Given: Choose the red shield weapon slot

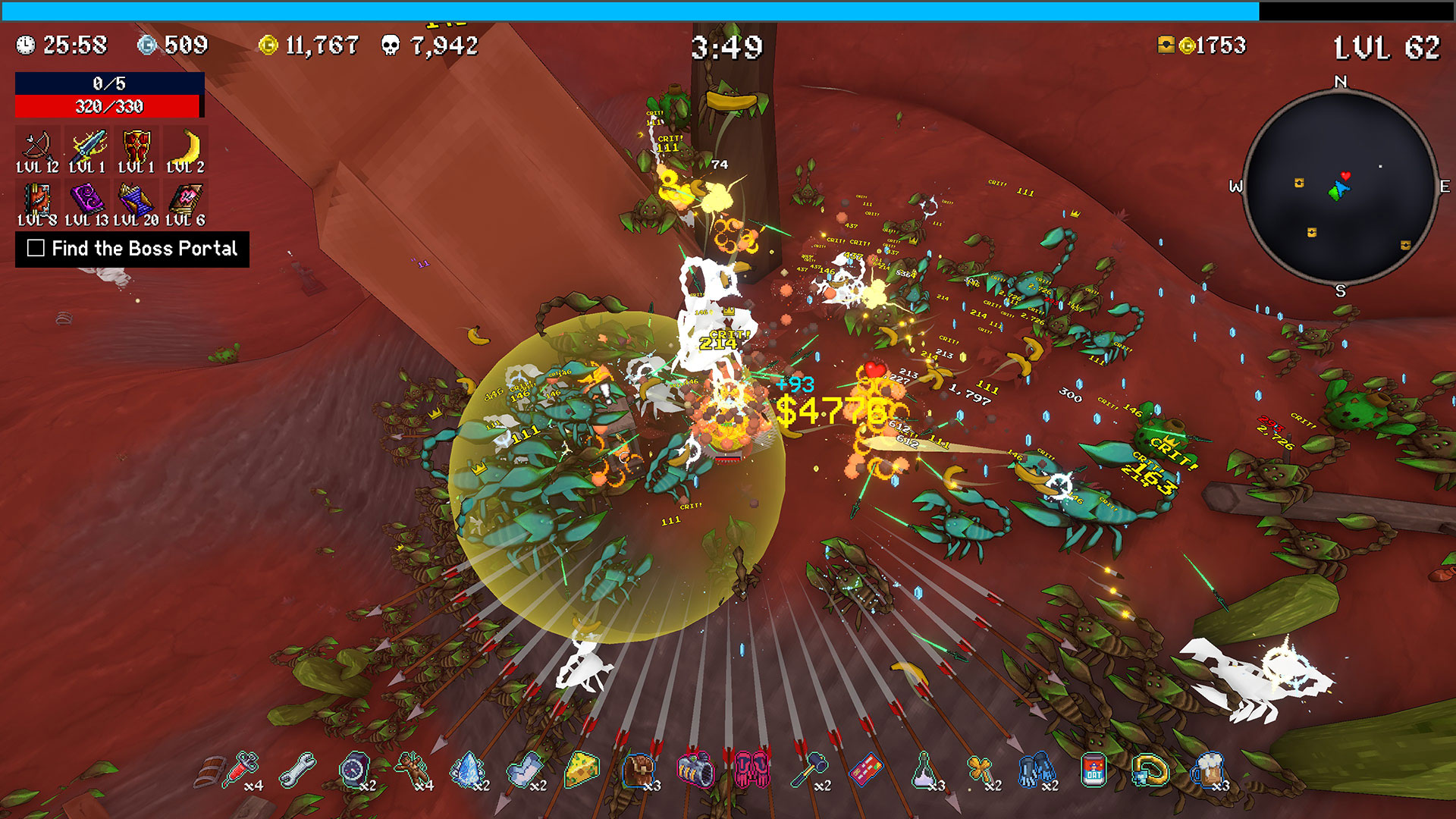Looking at the screenshot, I should click(136, 145).
